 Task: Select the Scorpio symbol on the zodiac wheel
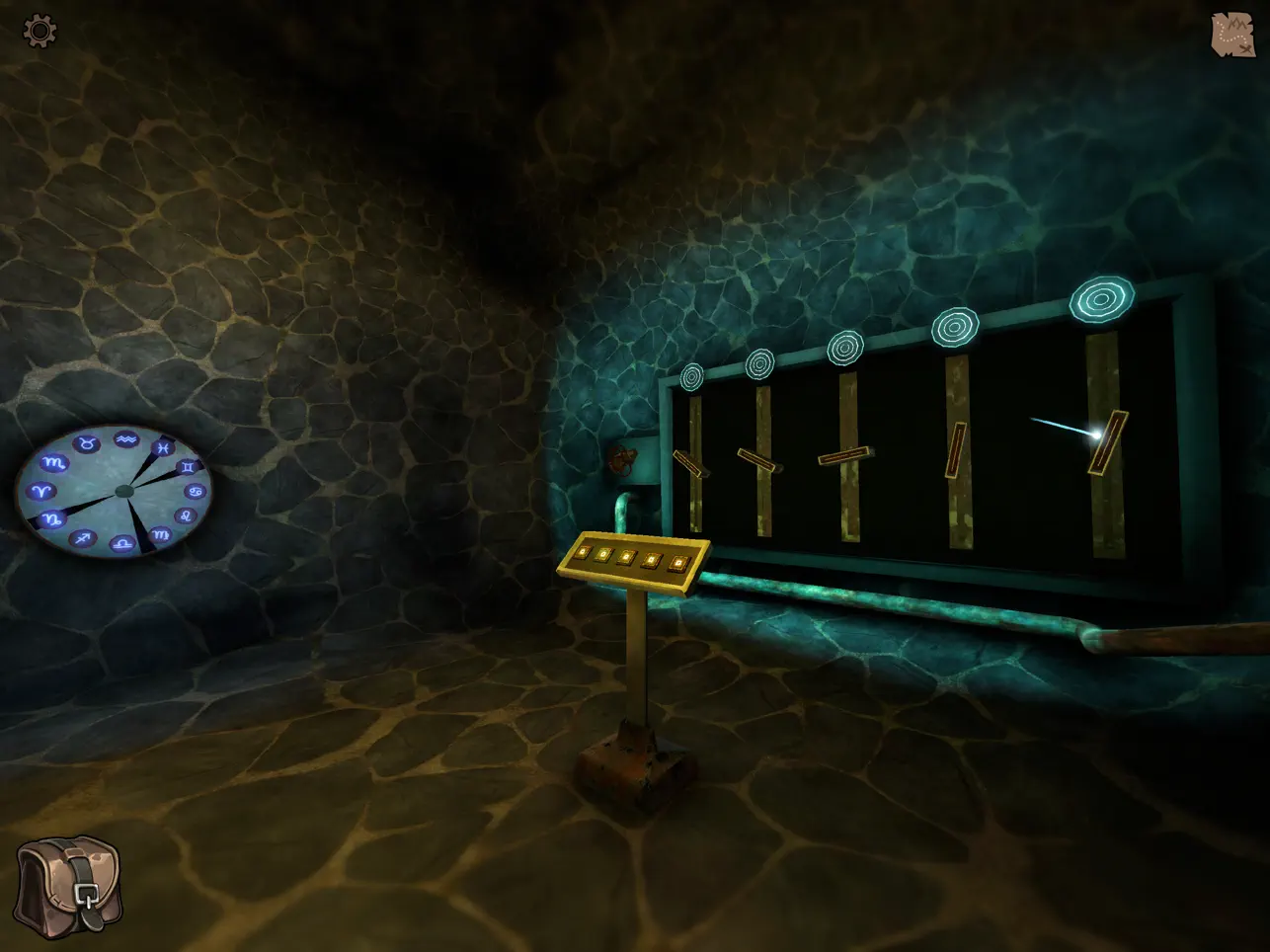(x=53, y=463)
